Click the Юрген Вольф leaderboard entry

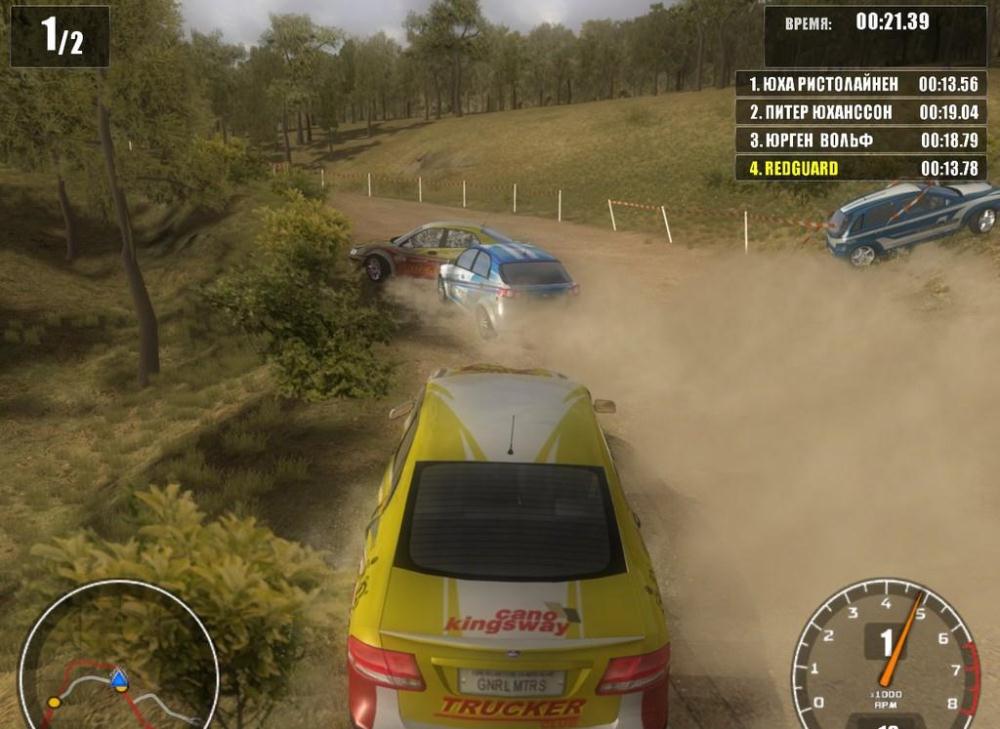coord(861,140)
